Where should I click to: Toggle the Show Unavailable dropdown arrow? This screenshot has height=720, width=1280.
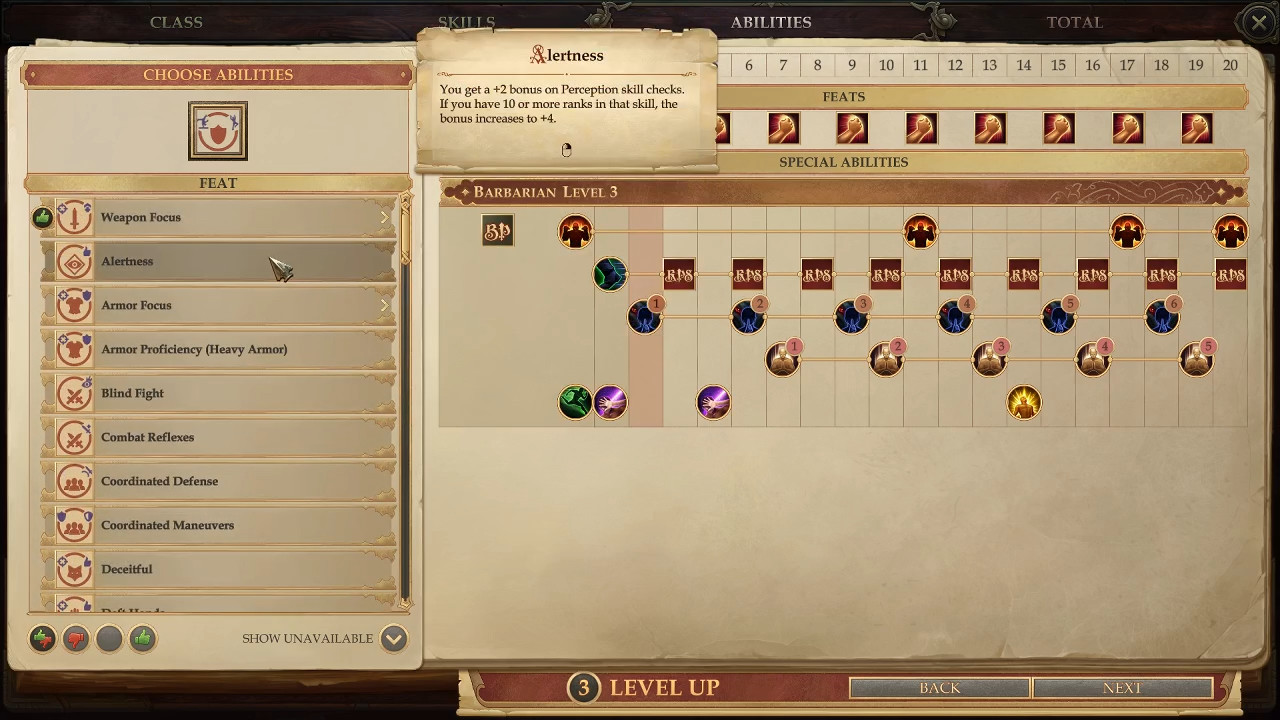394,639
